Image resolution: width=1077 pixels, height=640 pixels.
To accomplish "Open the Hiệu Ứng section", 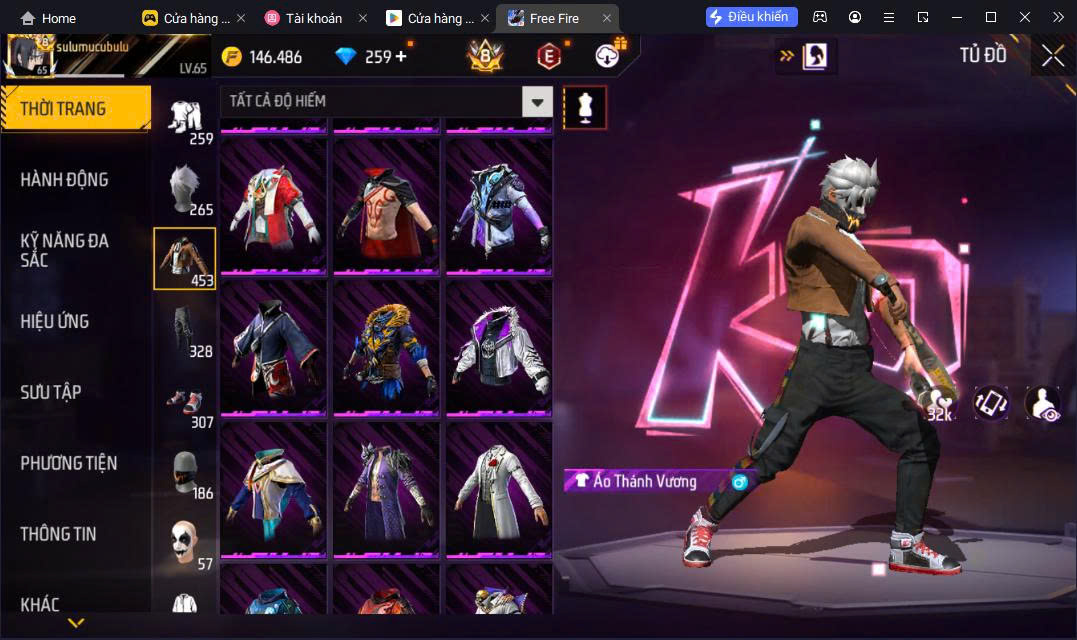I will point(55,321).
